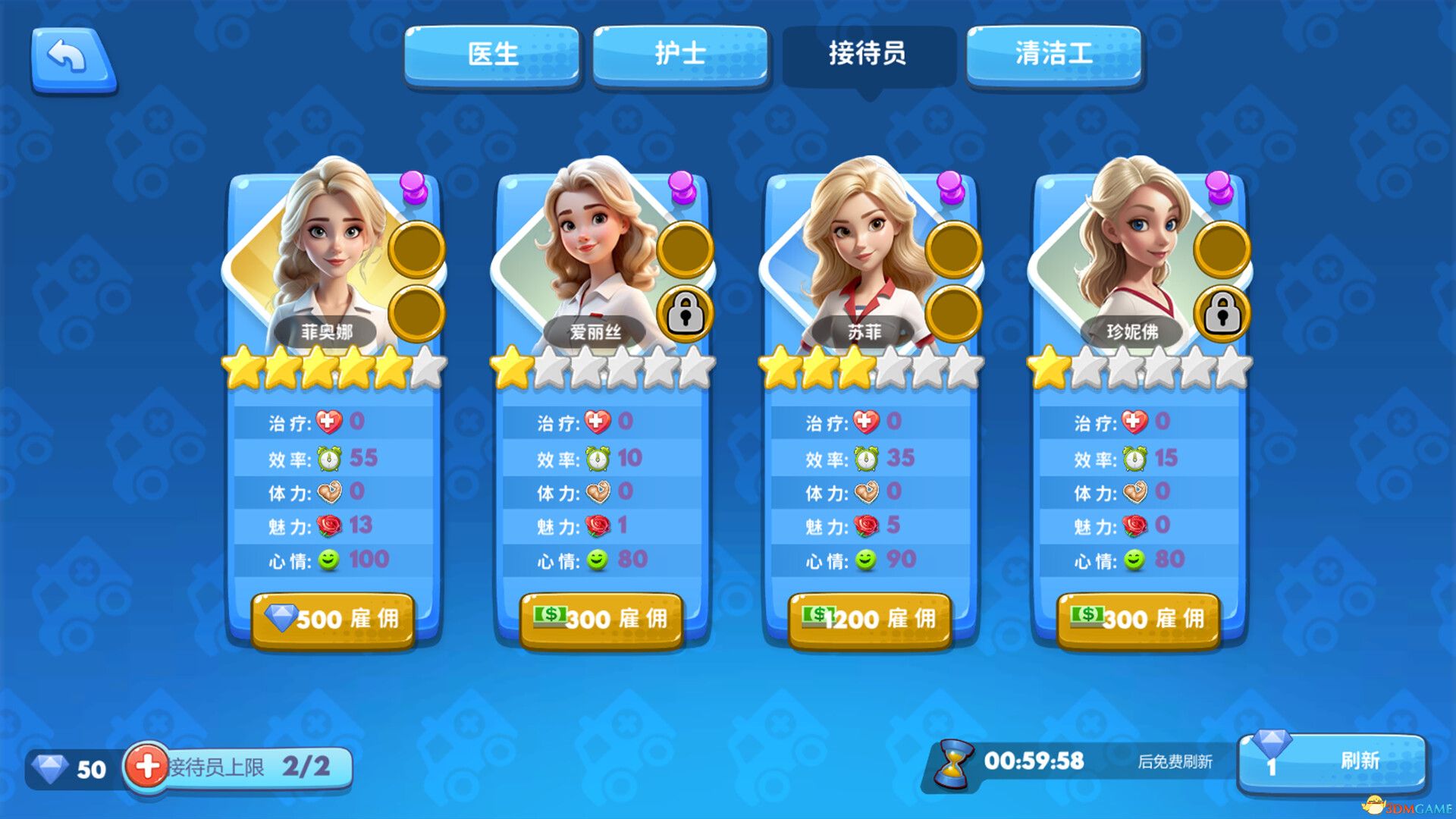Click the 效率 clock icon on 苏菲's card
Screen dimensions: 1456x819
(x=865, y=457)
